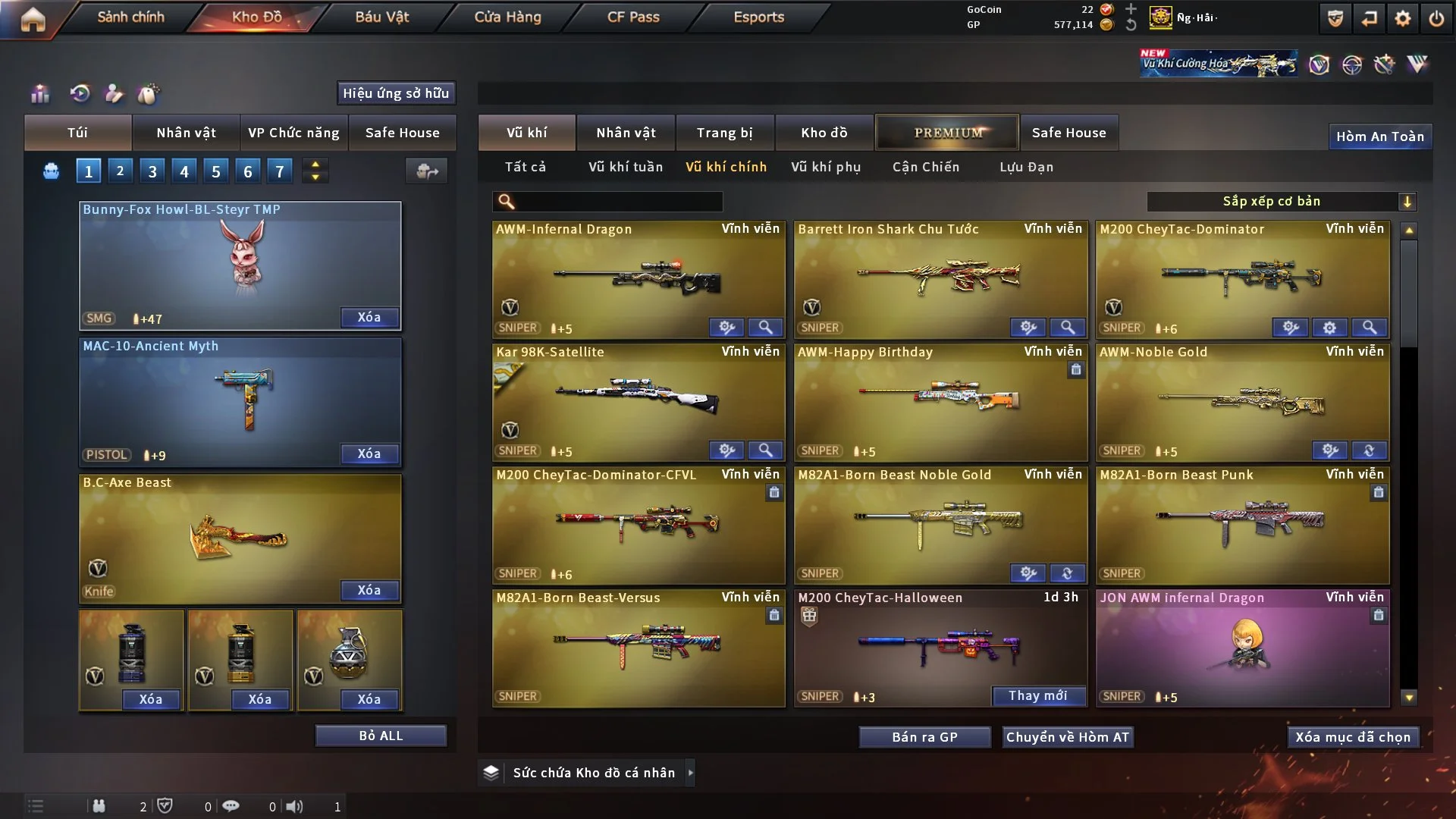Click Chuyển về Hòm AT button
Screen dimensions: 1456x819
1068,737
